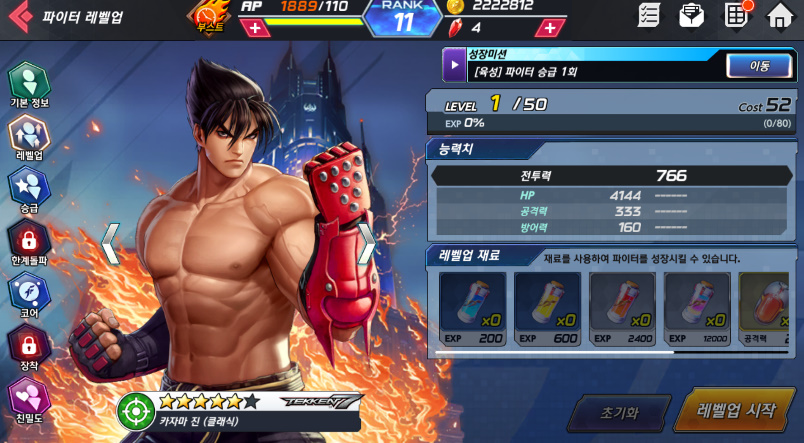Buy rubies with the red plus button
Image resolution: width=804 pixels, height=443 pixels.
coord(549,28)
